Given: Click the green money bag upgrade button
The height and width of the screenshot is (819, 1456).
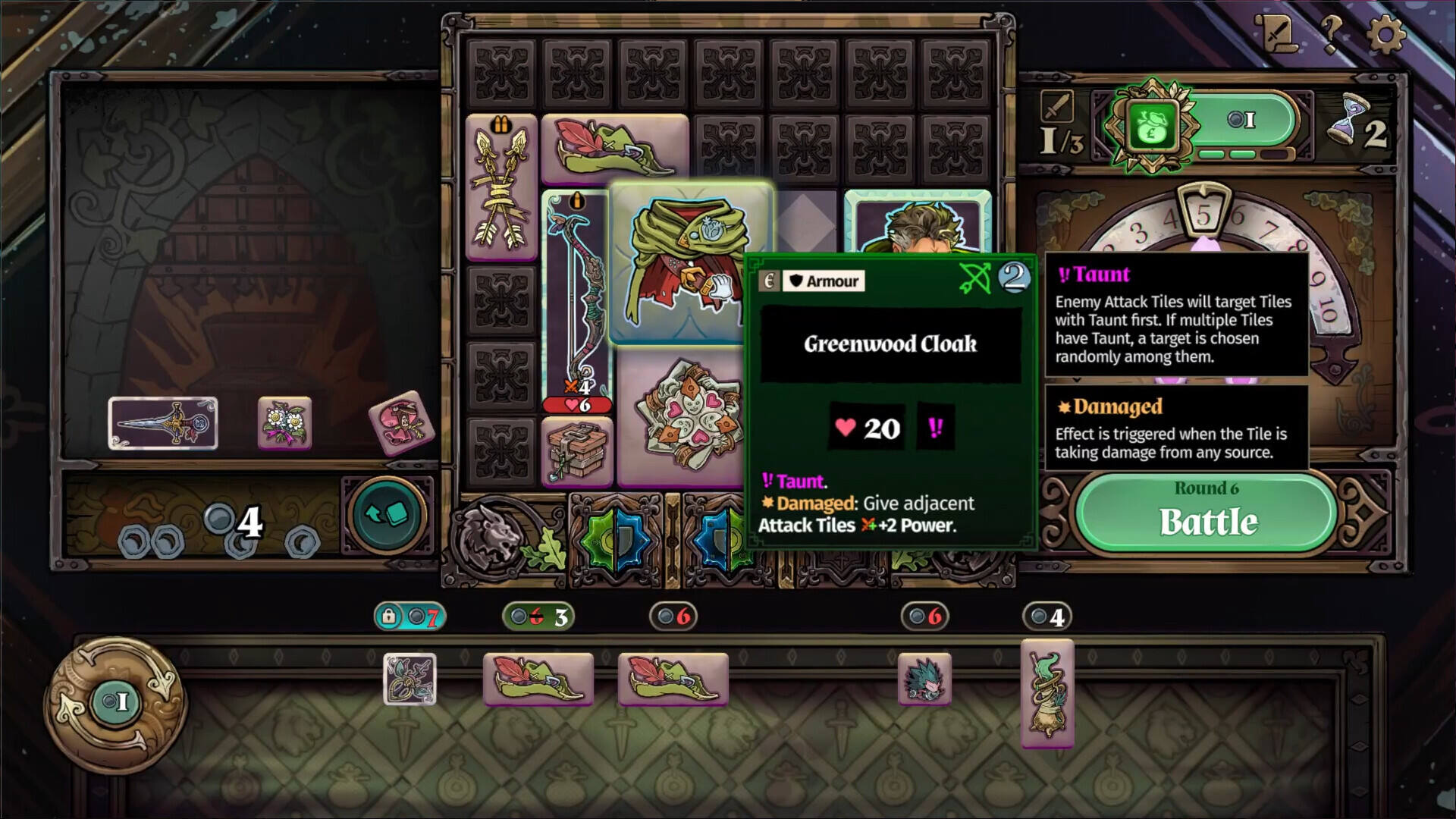Looking at the screenshot, I should coord(1153,125).
